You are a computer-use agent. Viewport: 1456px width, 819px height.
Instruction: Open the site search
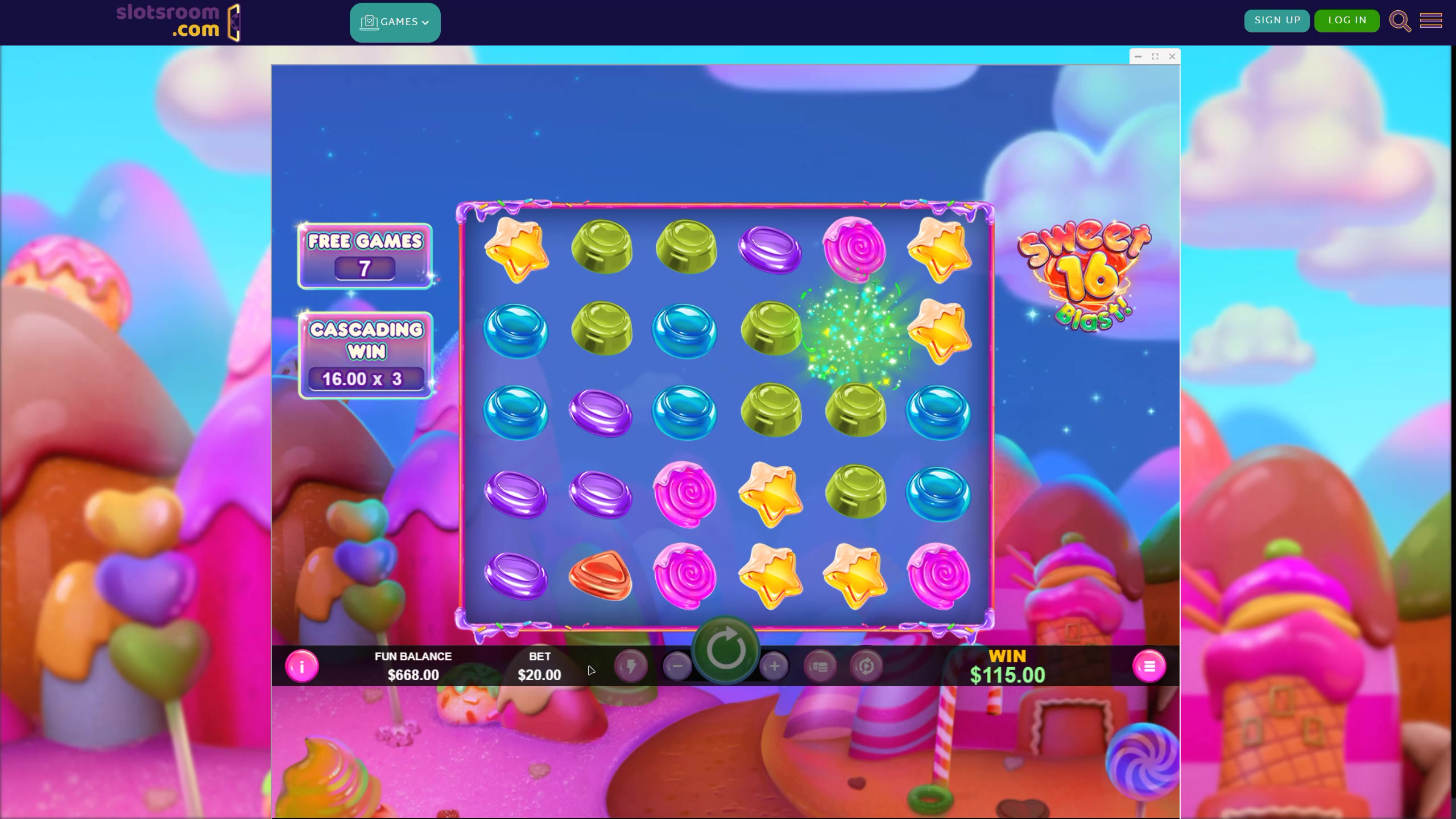click(x=1400, y=22)
